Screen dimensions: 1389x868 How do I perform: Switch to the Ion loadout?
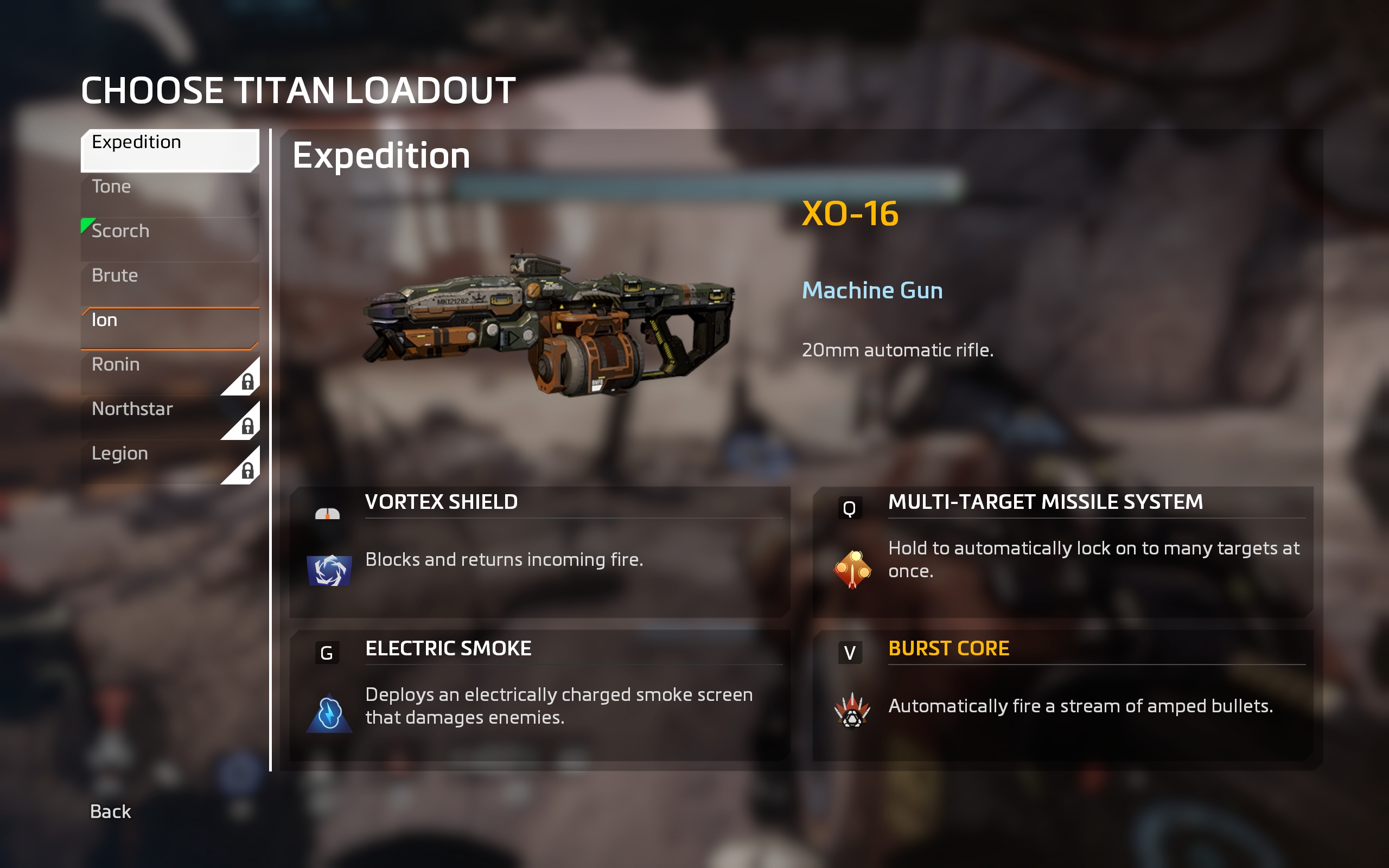click(169, 328)
